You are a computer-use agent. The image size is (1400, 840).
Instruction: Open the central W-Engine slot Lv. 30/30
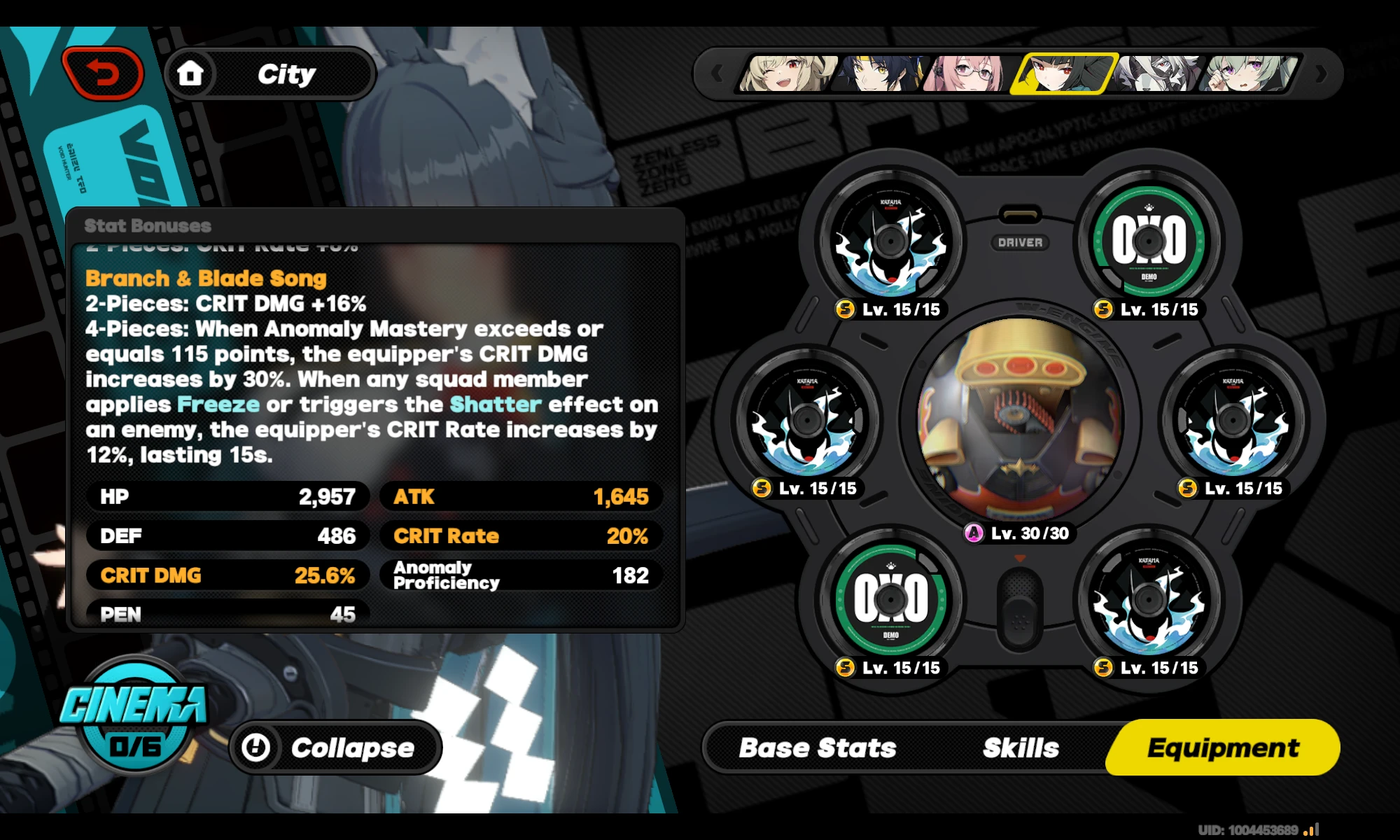coord(1020,420)
